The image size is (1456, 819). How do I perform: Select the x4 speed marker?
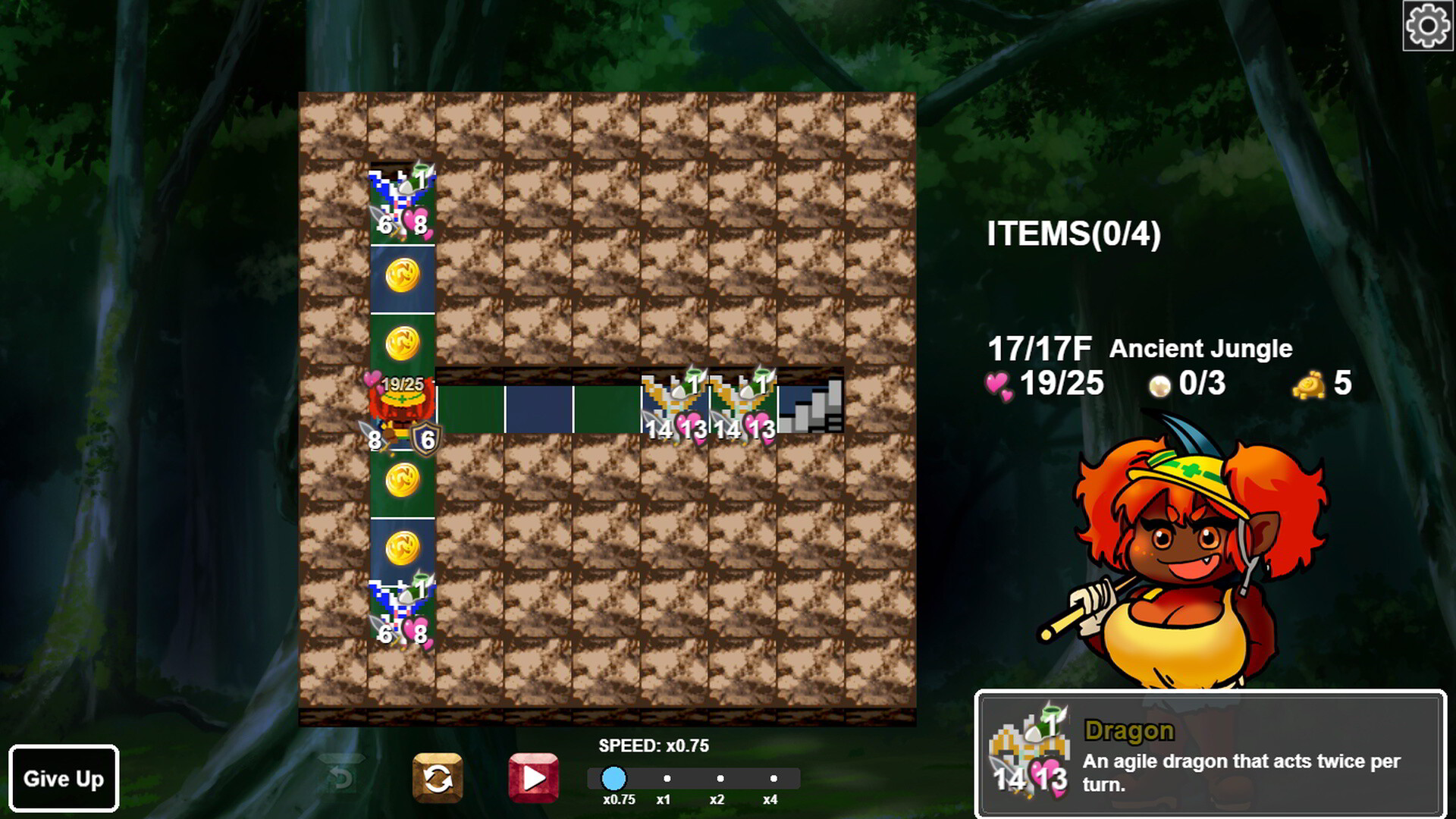[773, 778]
